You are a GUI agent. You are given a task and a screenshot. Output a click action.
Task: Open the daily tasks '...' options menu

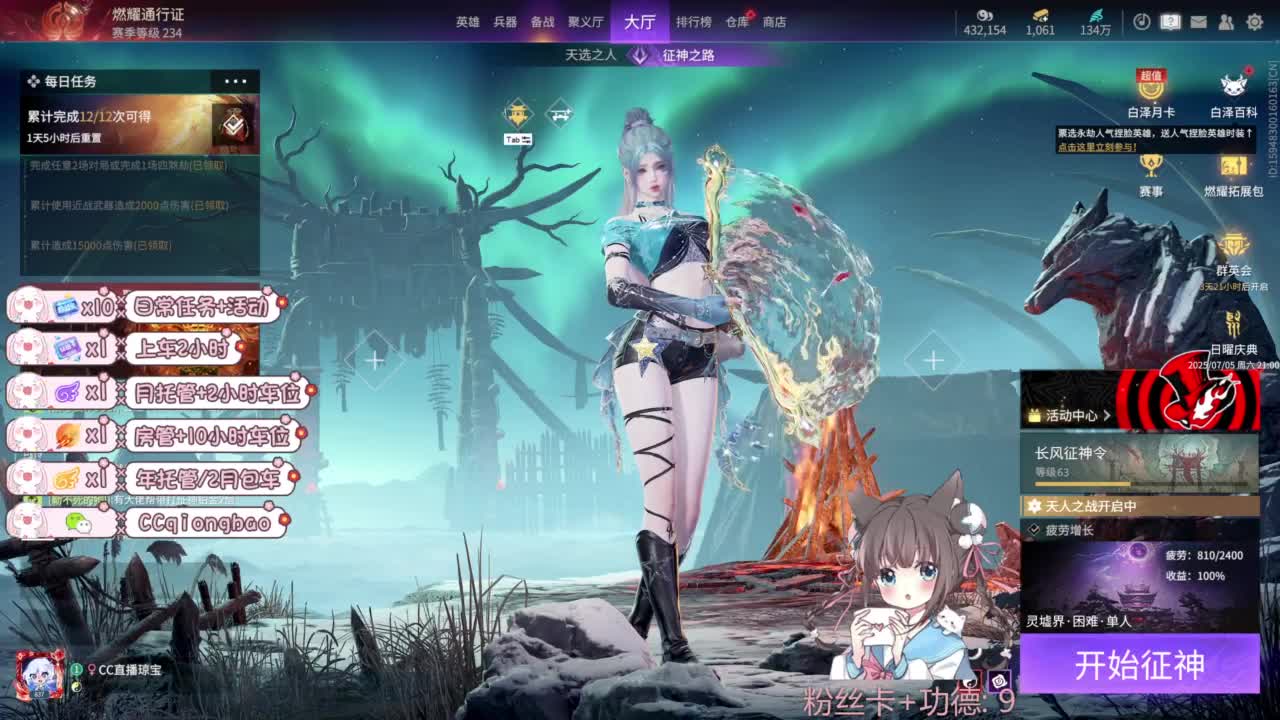point(237,81)
